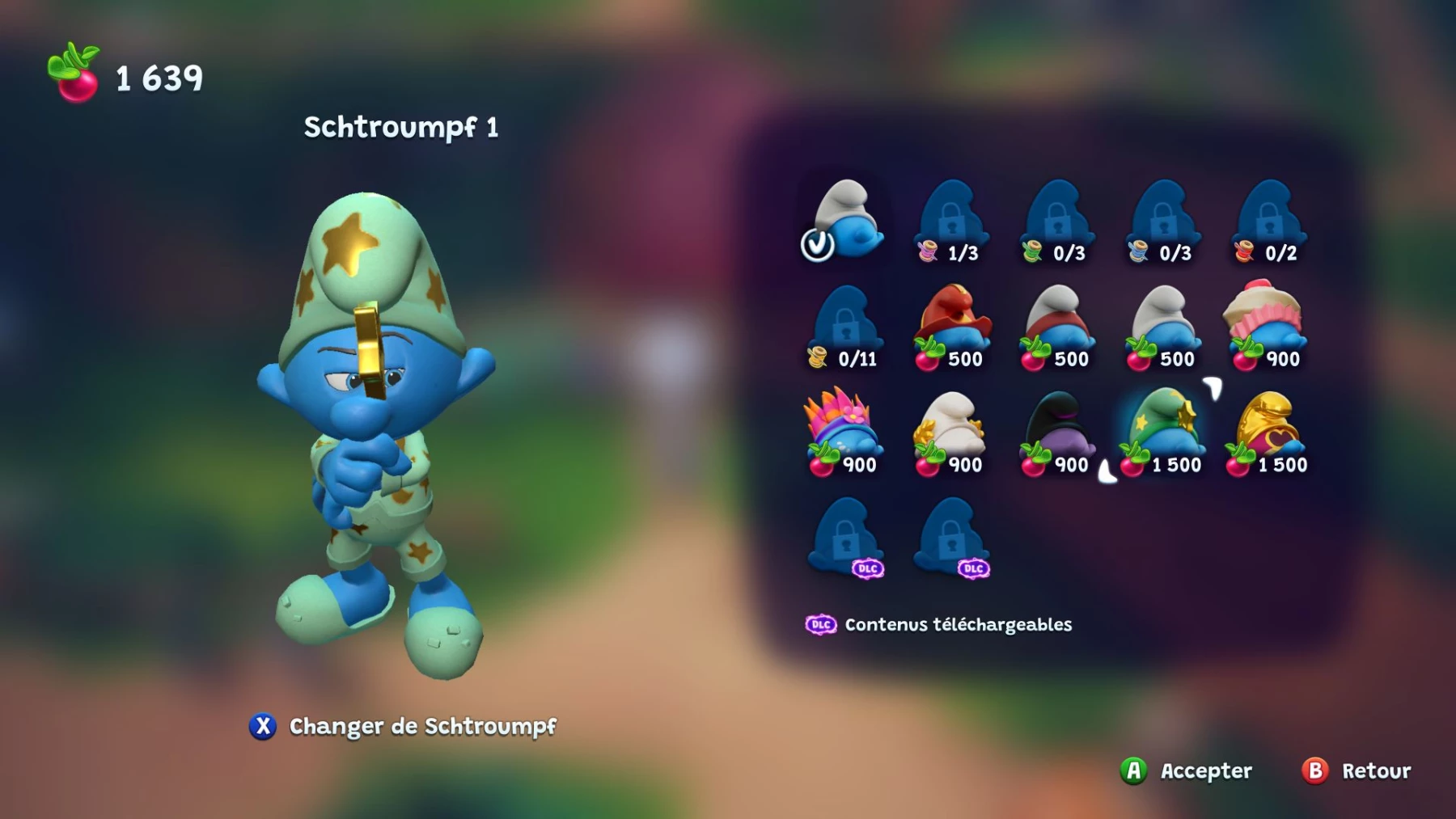Select the locked skin showing 0/2
This screenshot has width=1456, height=819.
point(1268,218)
